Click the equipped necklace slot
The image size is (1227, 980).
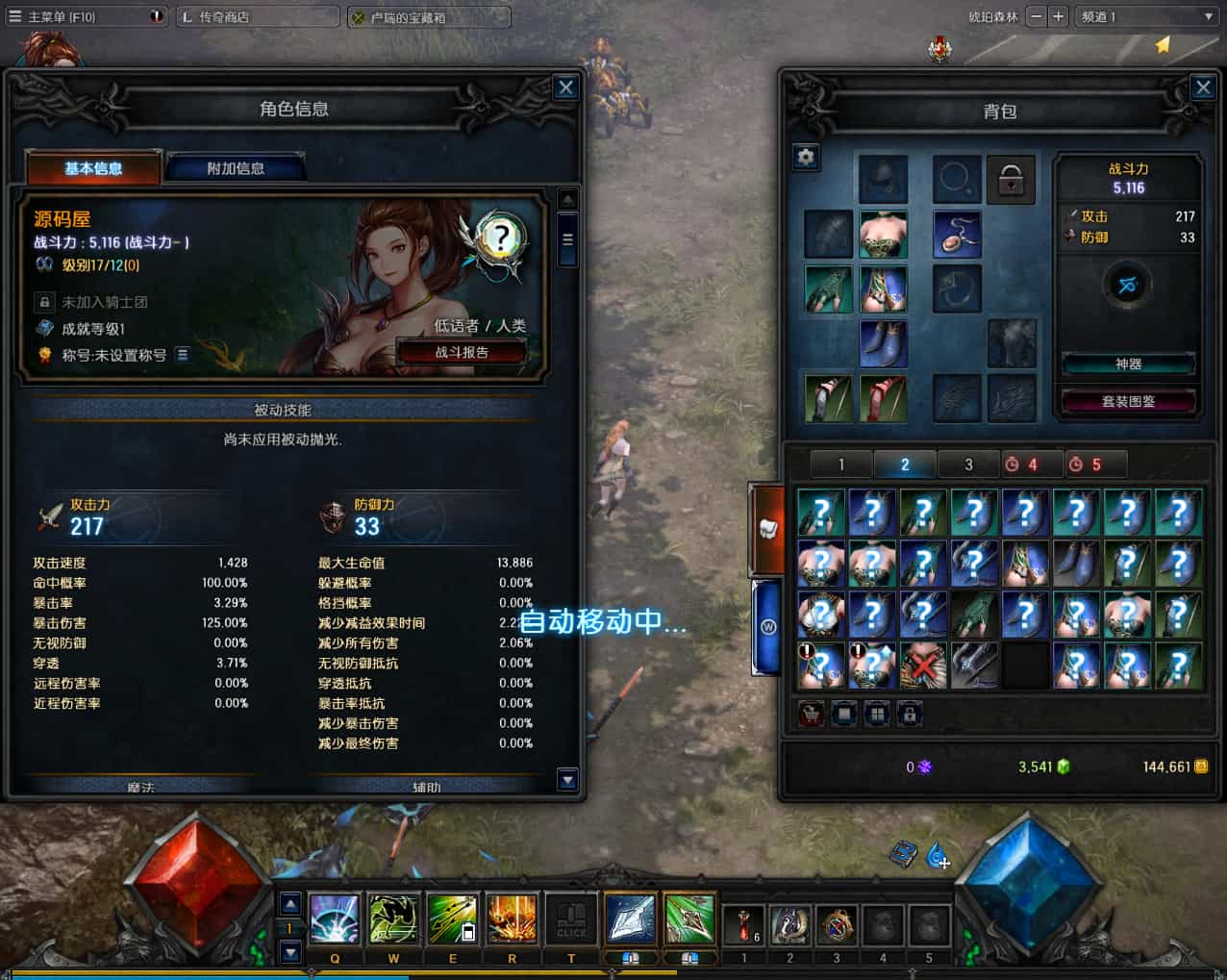click(957, 236)
